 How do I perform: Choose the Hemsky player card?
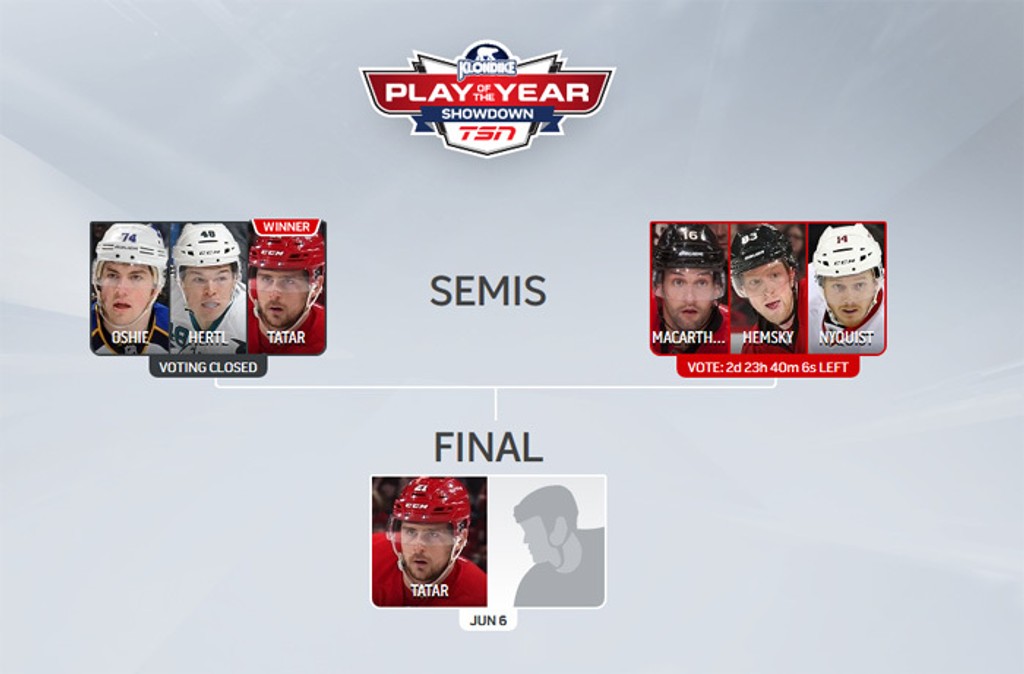[768, 288]
